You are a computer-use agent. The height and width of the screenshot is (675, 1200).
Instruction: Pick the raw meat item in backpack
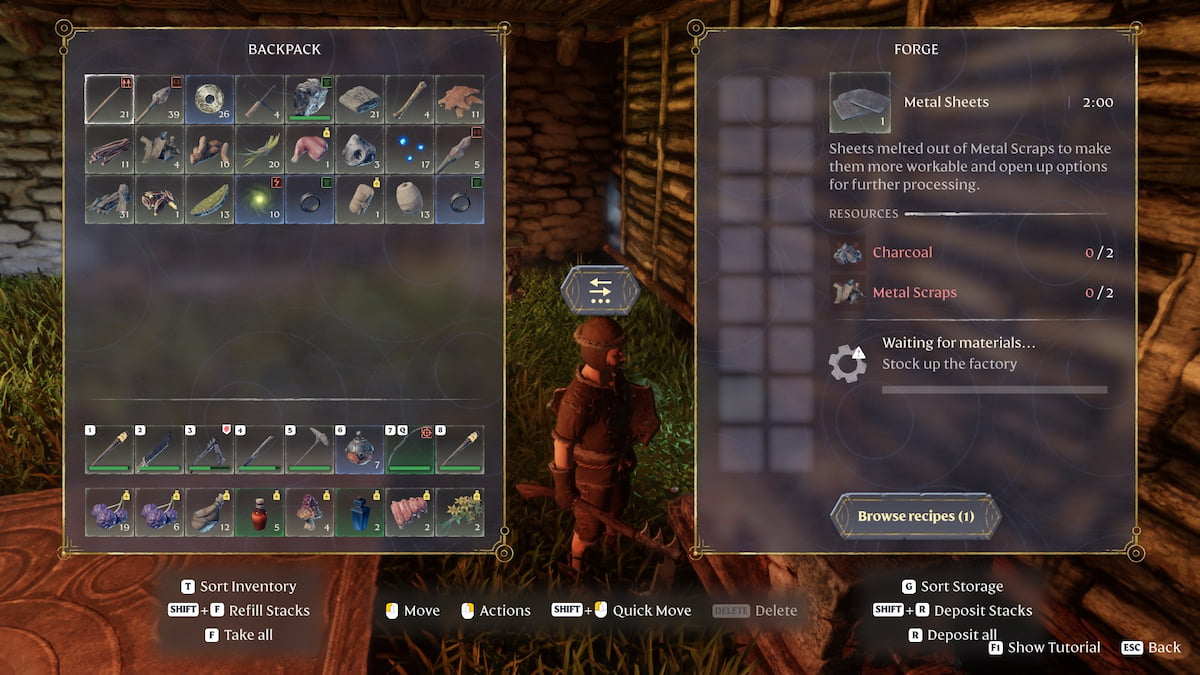tap(310, 150)
